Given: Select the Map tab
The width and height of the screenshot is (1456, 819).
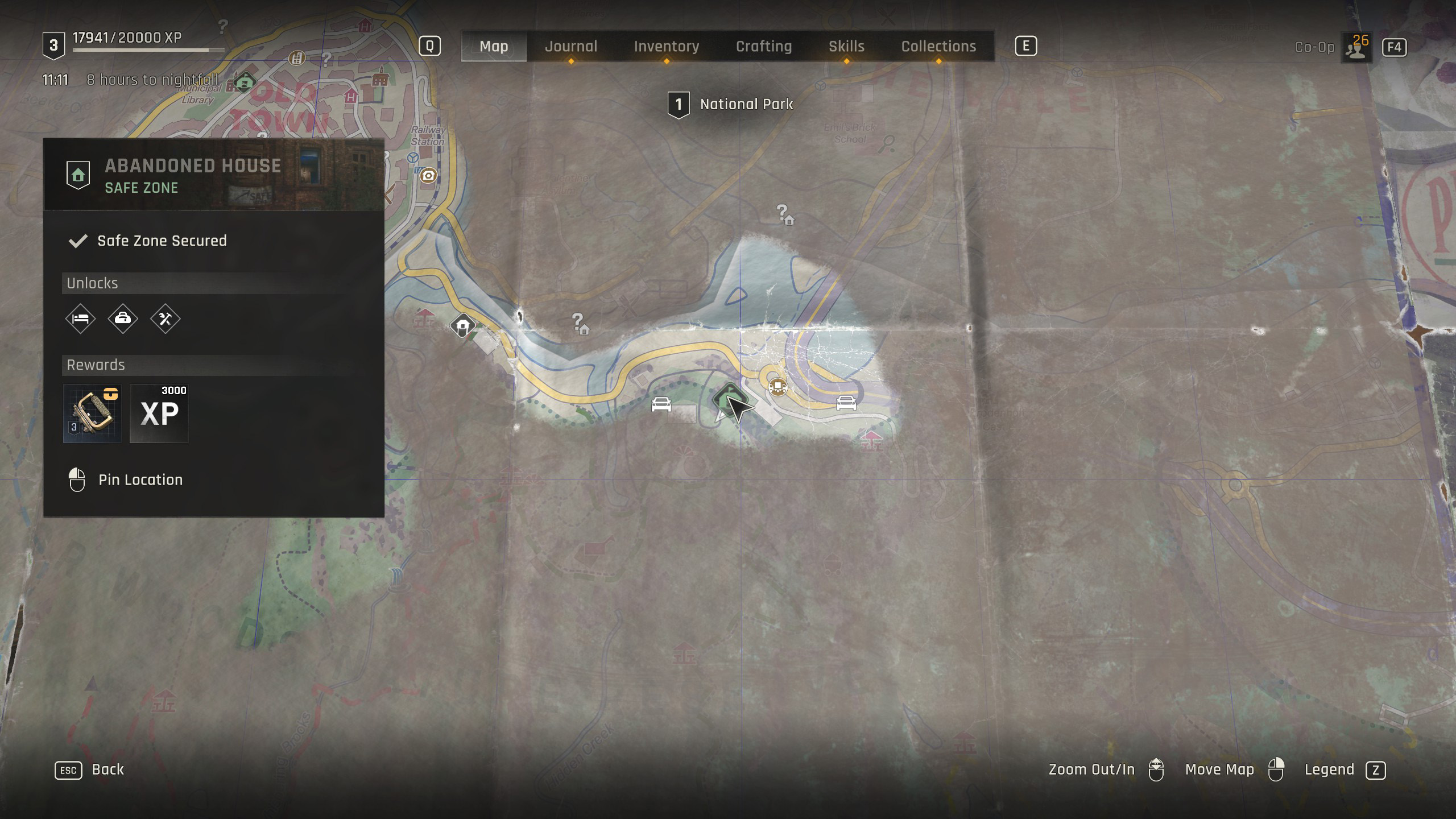Looking at the screenshot, I should 494,46.
